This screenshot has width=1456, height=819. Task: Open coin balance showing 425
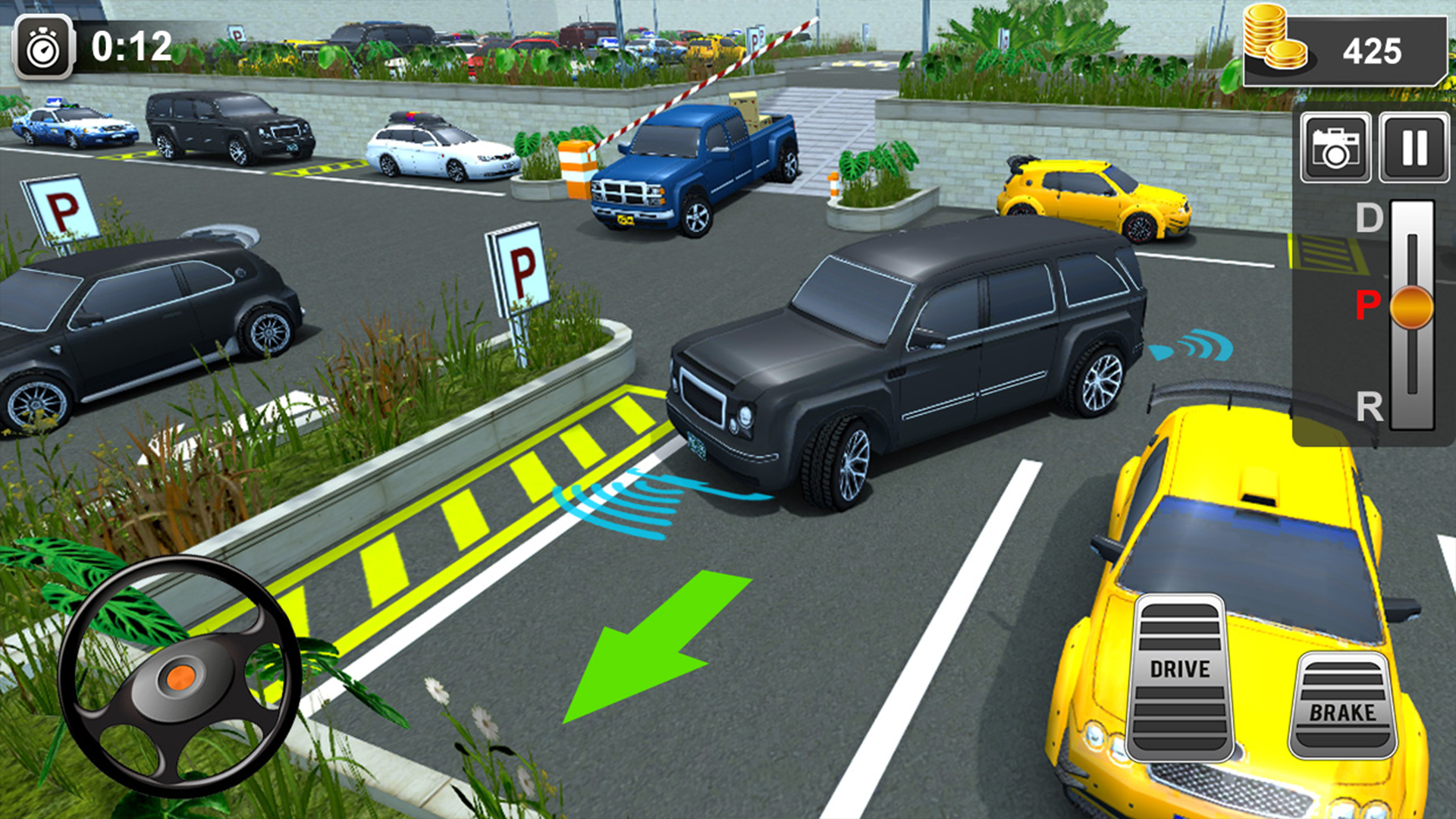(1373, 52)
